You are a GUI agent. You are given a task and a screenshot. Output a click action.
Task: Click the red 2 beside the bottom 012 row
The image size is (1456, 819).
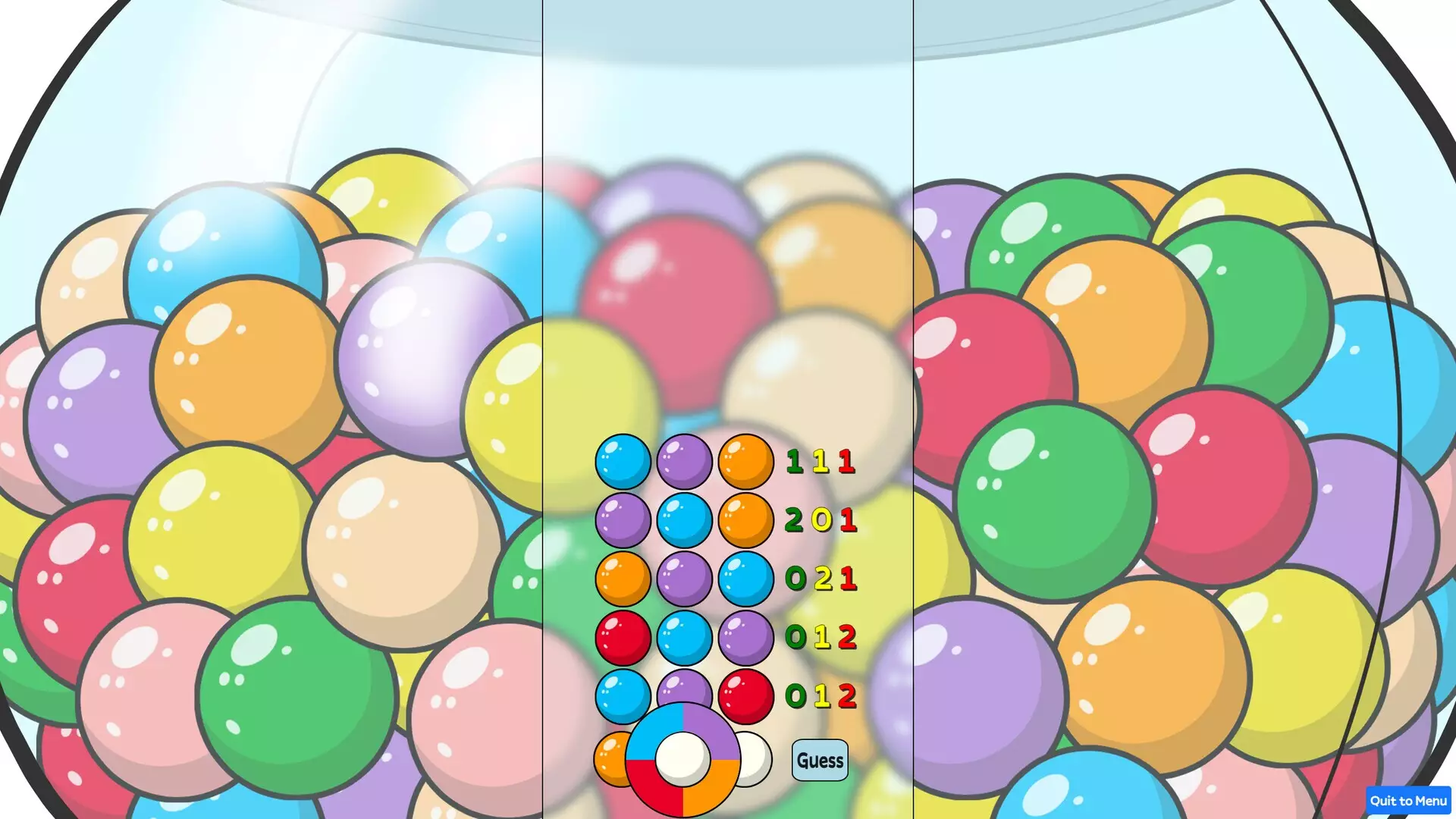click(x=847, y=696)
